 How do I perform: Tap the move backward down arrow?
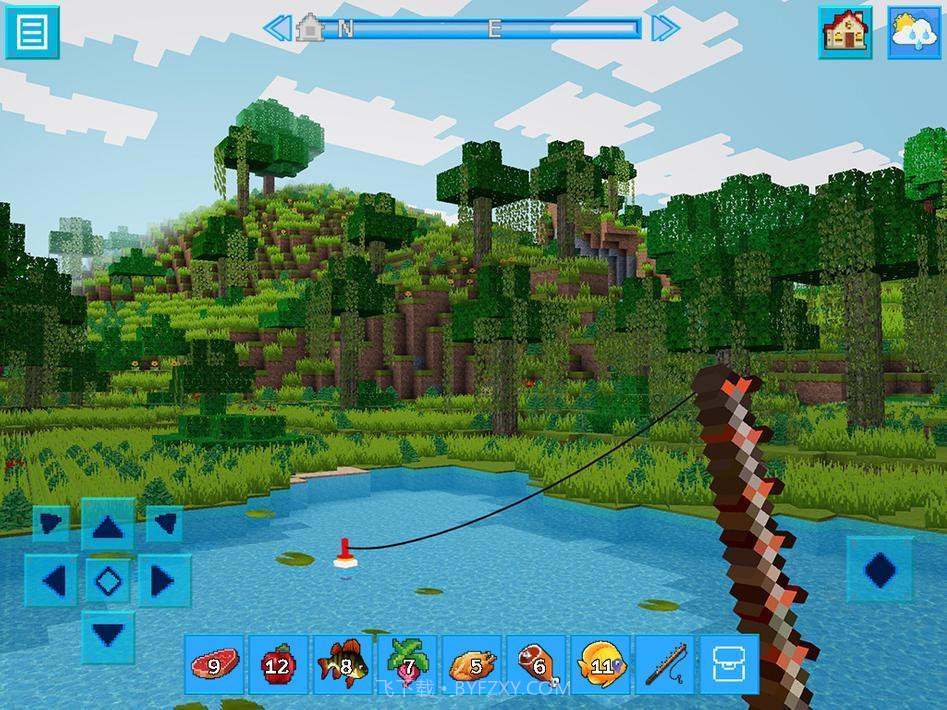click(x=108, y=632)
